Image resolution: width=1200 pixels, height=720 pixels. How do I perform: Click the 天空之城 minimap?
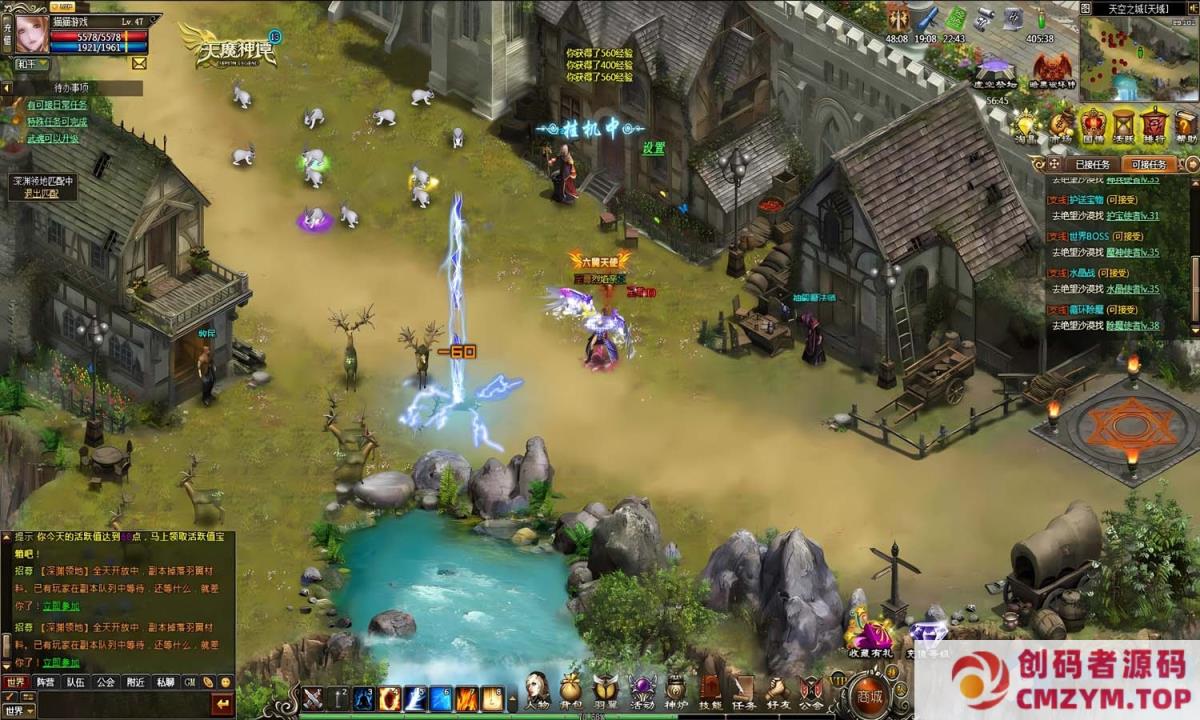pyautogui.click(x=1138, y=58)
